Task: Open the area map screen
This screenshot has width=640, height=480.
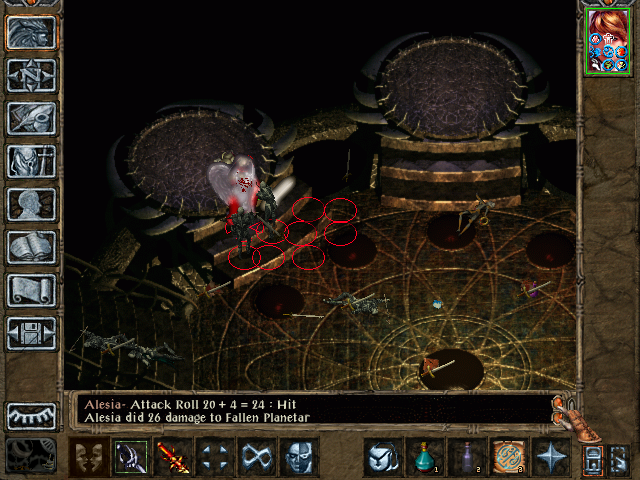Action: click(32, 75)
